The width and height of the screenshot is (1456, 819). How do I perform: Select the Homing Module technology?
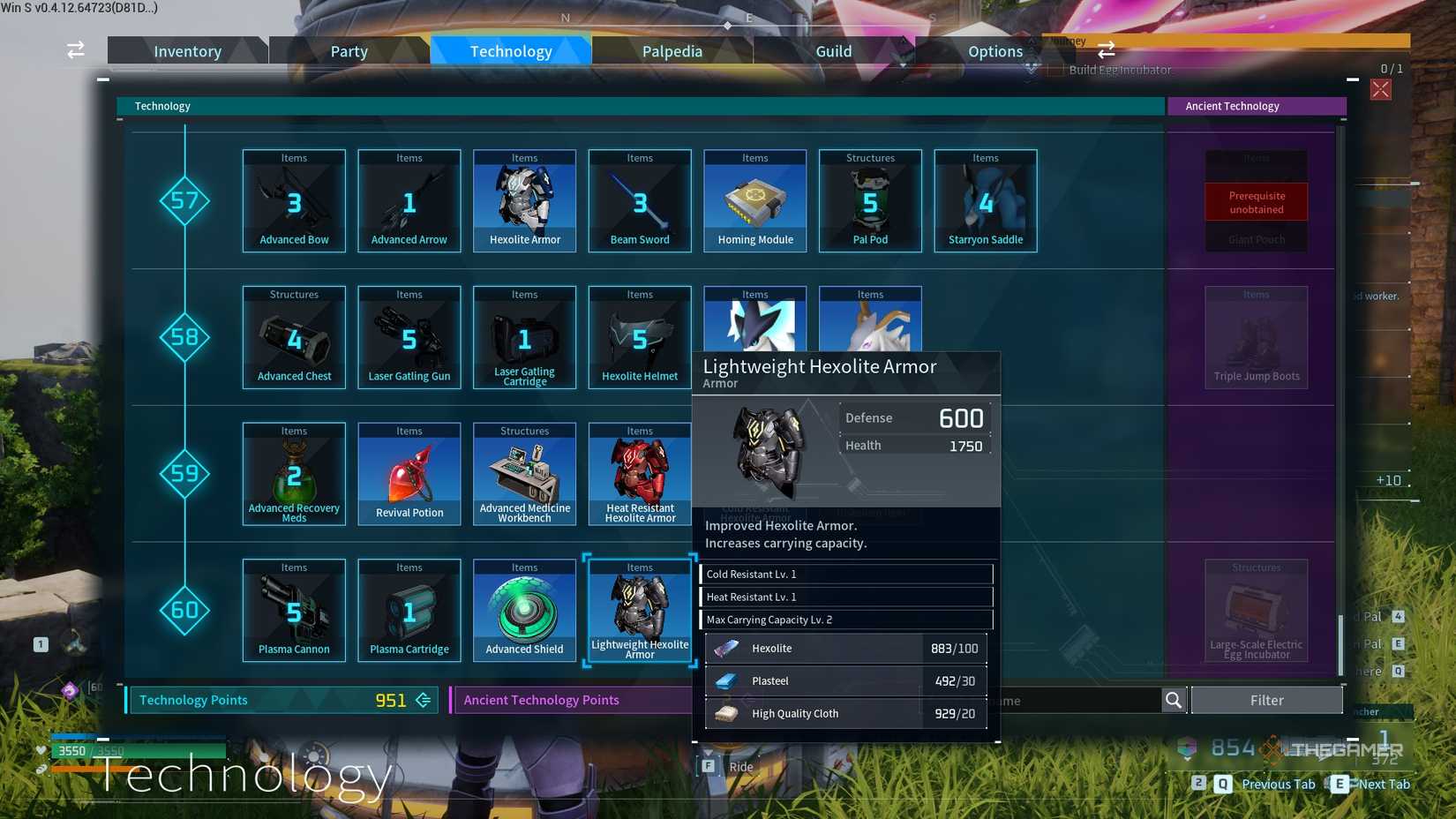pos(754,201)
